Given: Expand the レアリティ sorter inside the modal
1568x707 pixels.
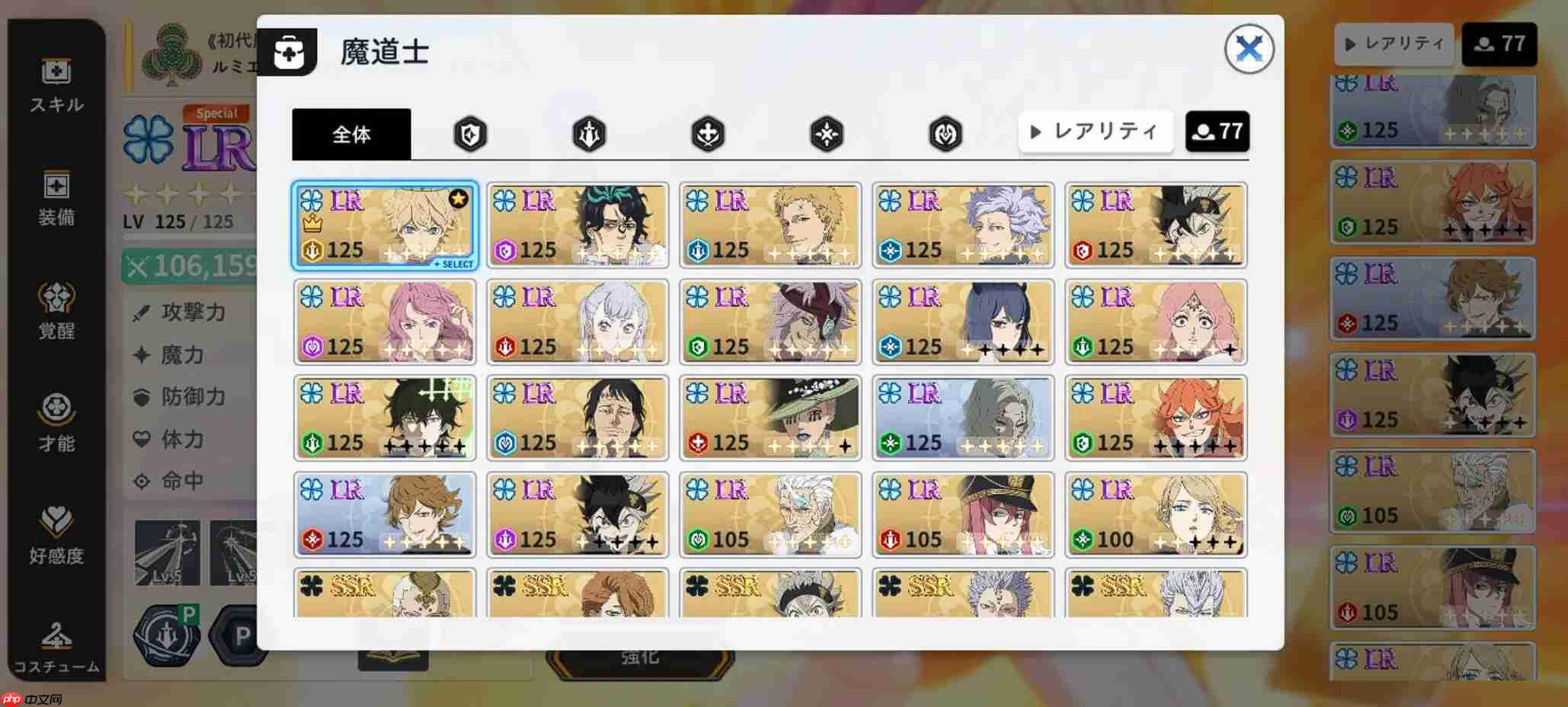Looking at the screenshot, I should (x=1095, y=131).
